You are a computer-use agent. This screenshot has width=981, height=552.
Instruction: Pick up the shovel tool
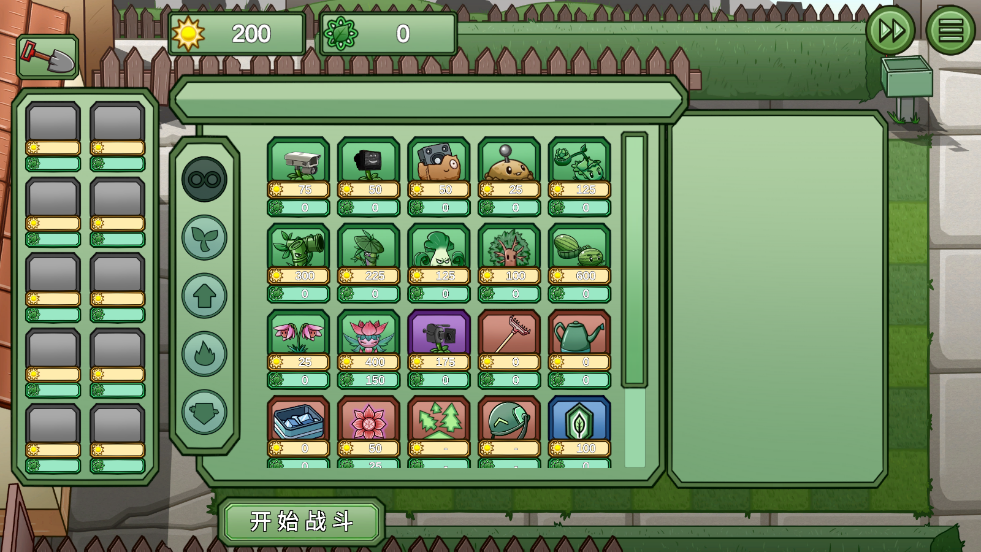47,57
